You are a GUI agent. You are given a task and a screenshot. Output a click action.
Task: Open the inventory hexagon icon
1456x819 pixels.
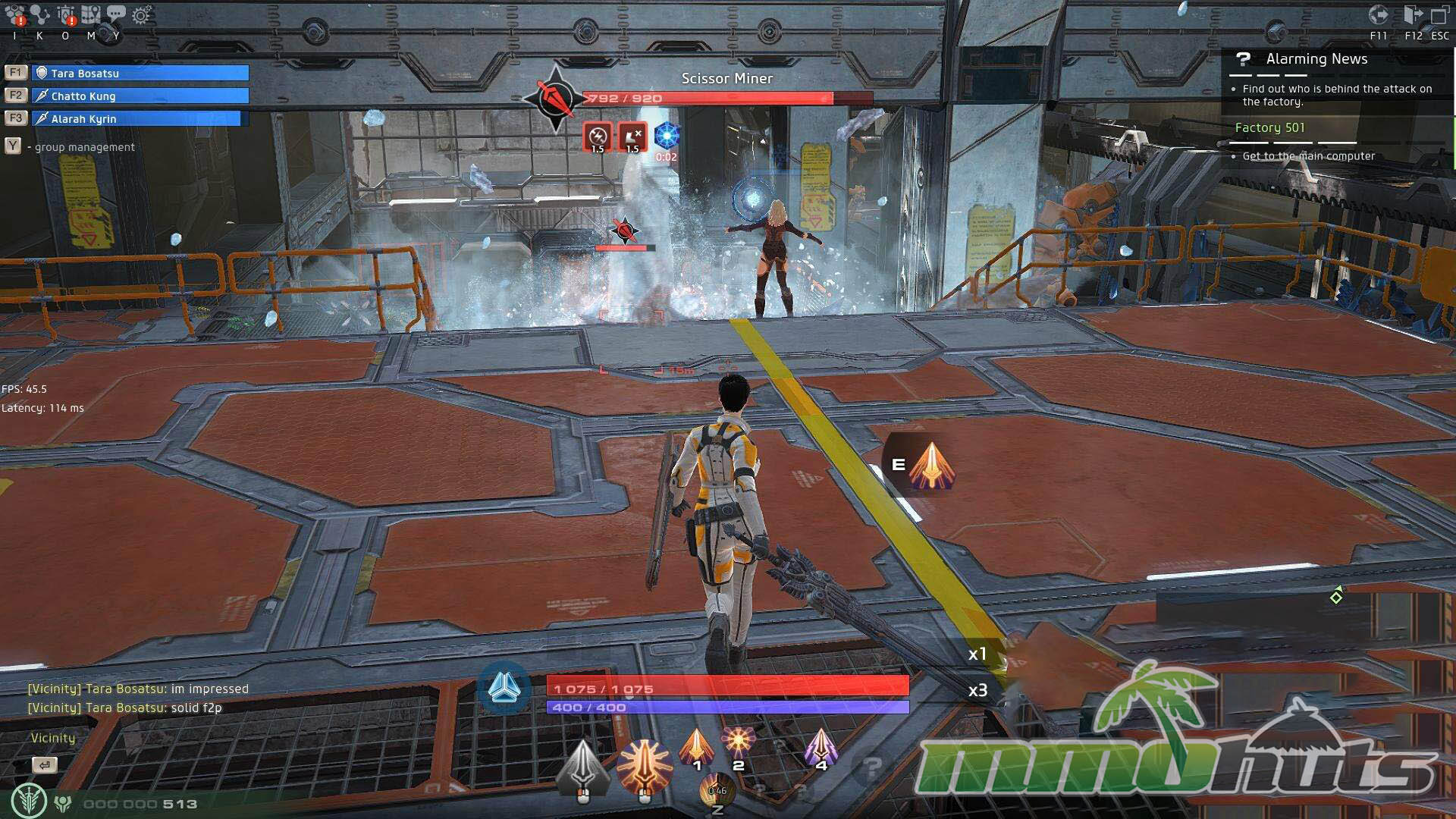tap(15, 16)
